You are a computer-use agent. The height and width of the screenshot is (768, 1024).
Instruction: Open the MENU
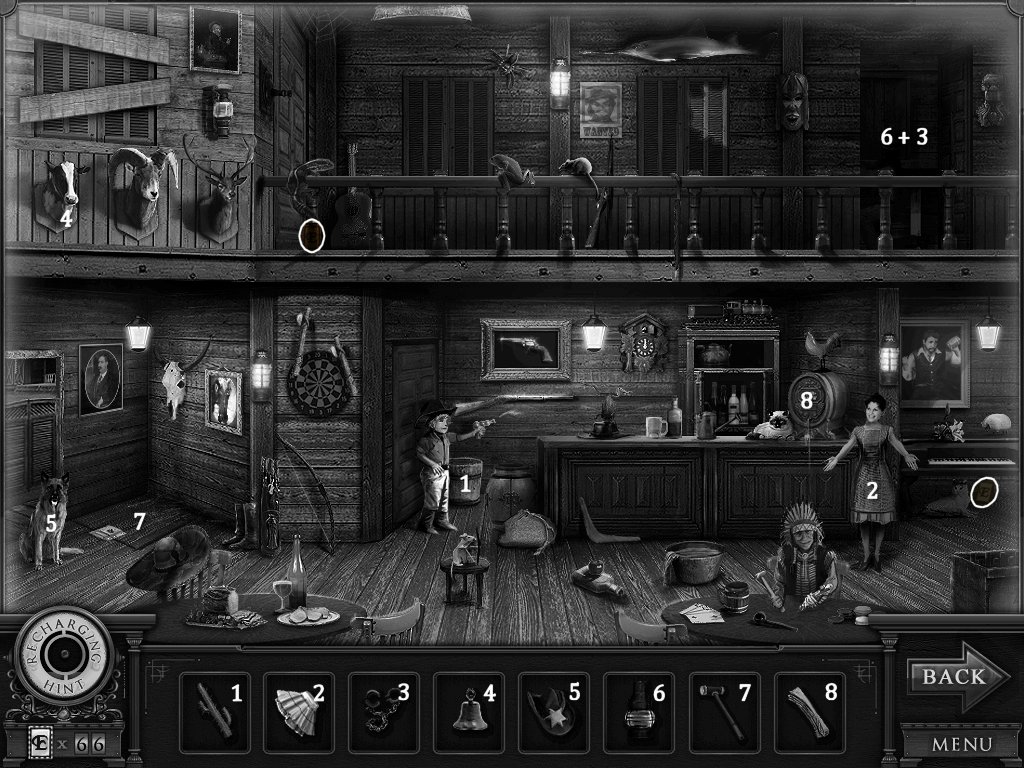(x=960, y=744)
